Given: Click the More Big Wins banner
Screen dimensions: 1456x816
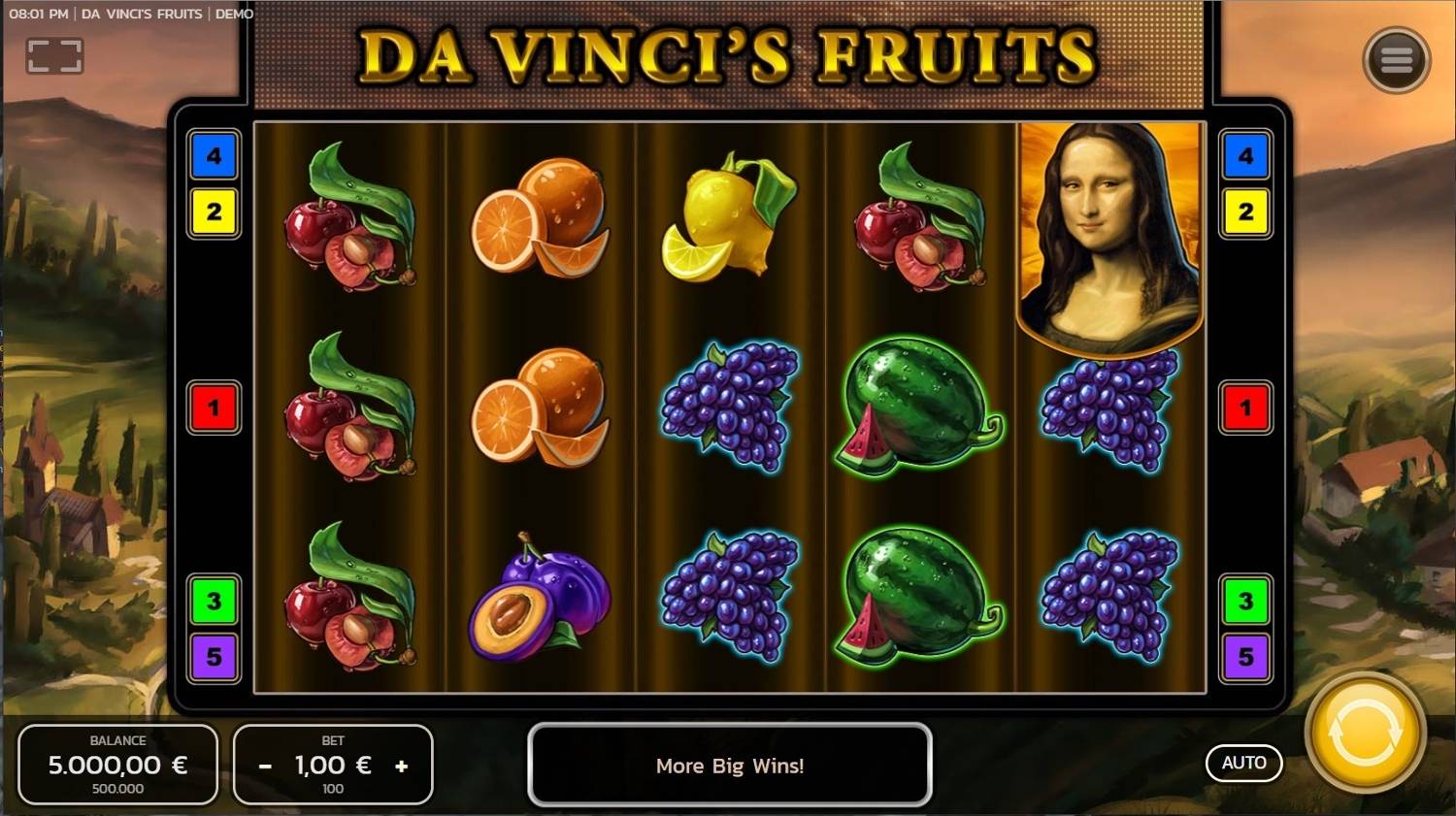Looking at the screenshot, I should tap(730, 766).
